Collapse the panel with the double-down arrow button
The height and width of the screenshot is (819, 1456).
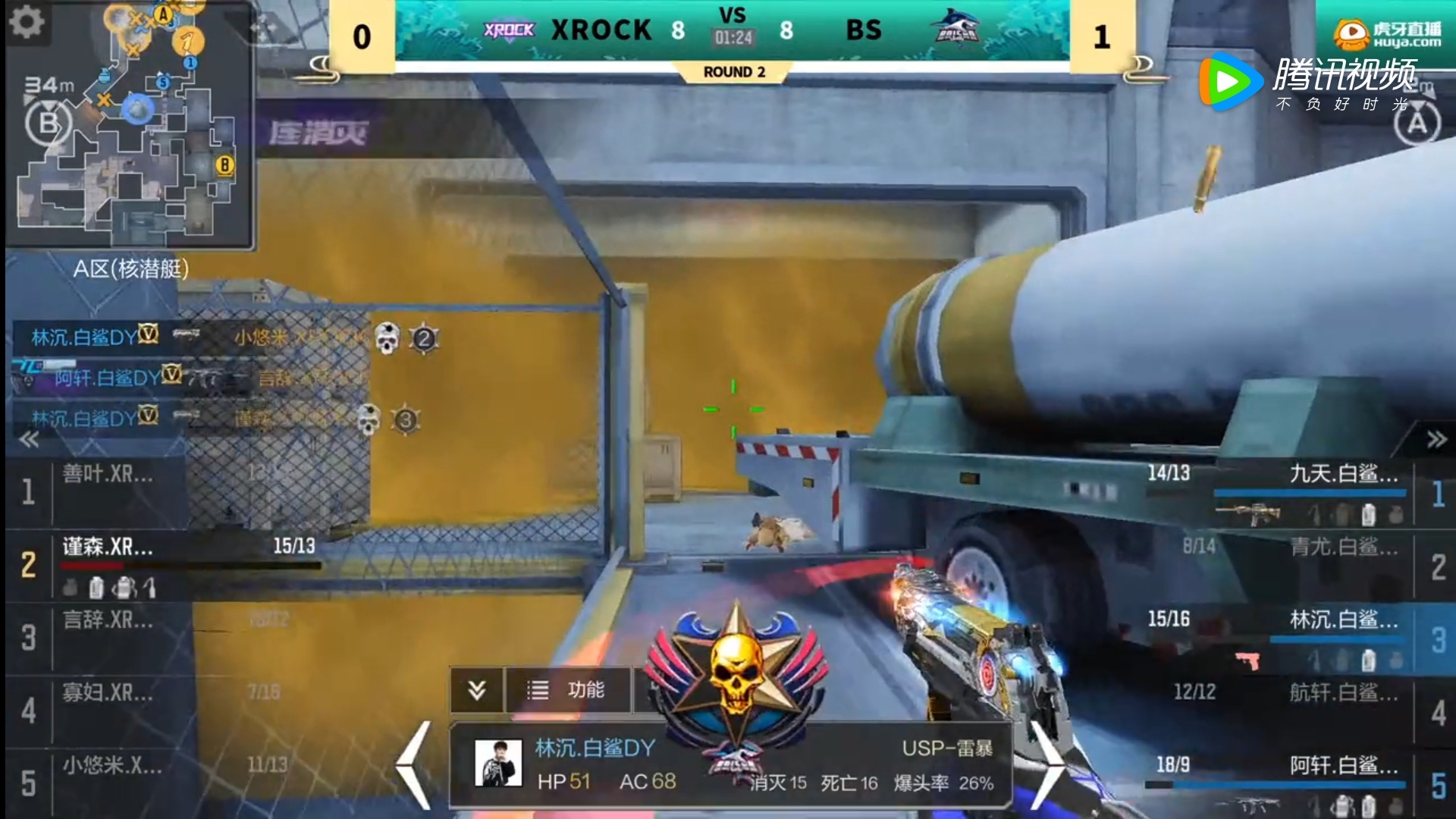[476, 690]
